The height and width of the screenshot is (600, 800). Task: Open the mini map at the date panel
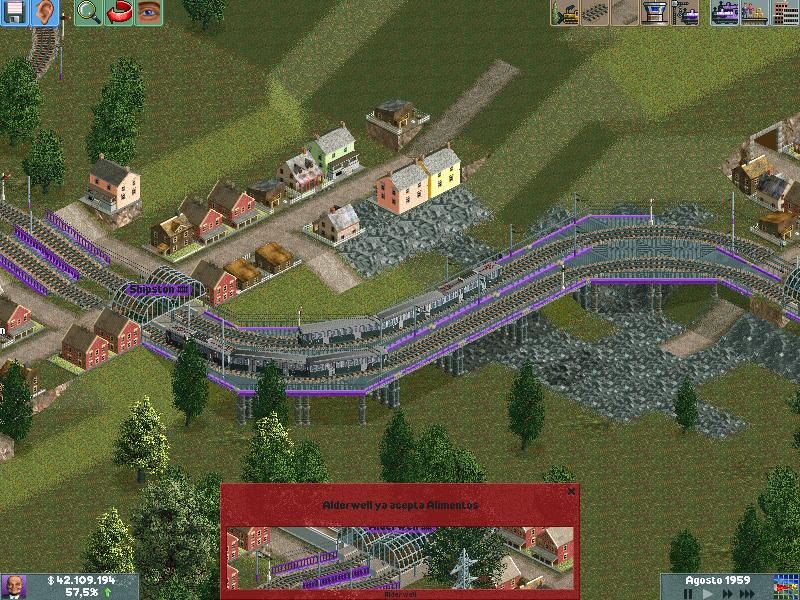click(786, 585)
